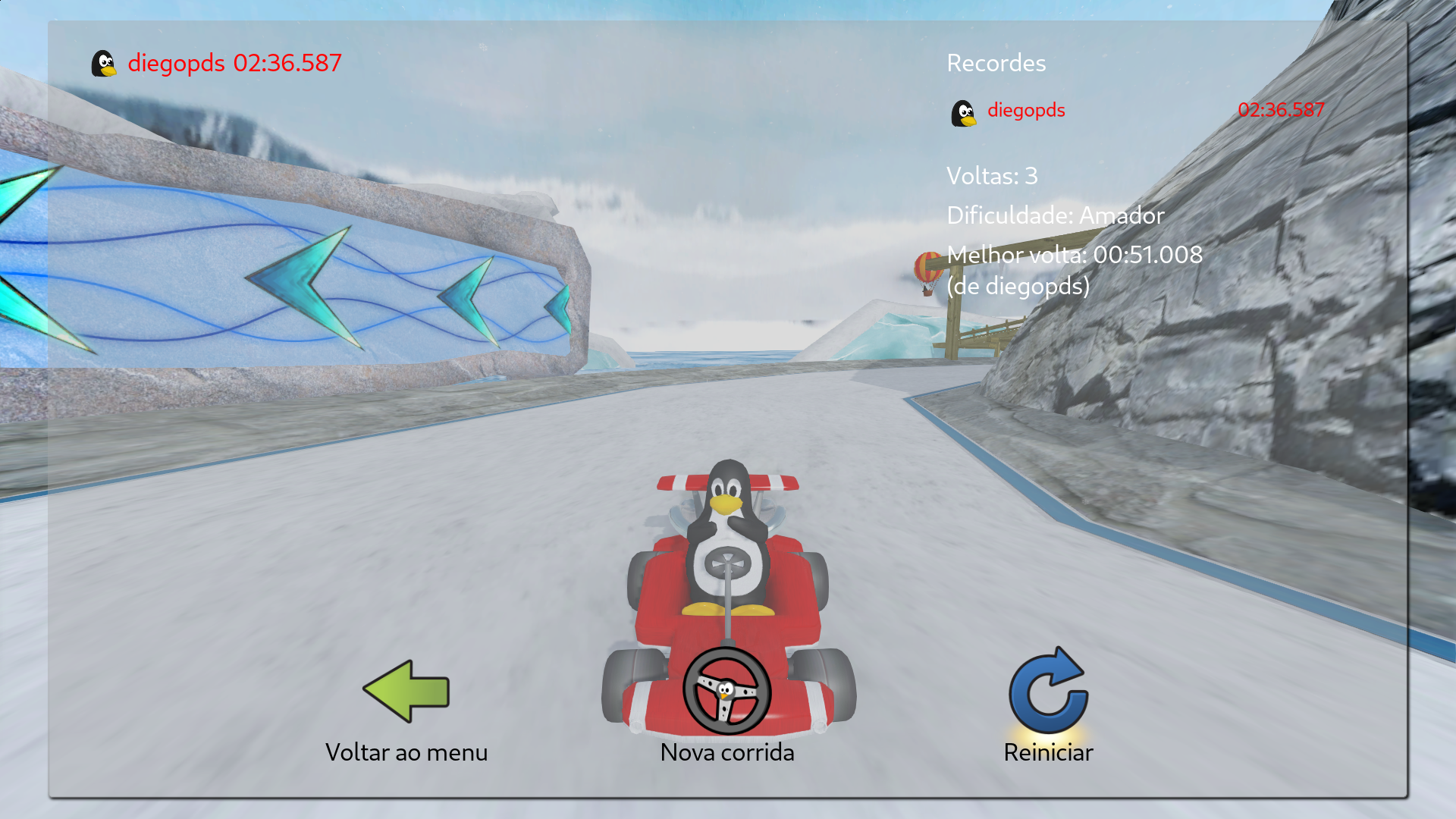Click the Voltas: 3 text line

click(x=993, y=176)
